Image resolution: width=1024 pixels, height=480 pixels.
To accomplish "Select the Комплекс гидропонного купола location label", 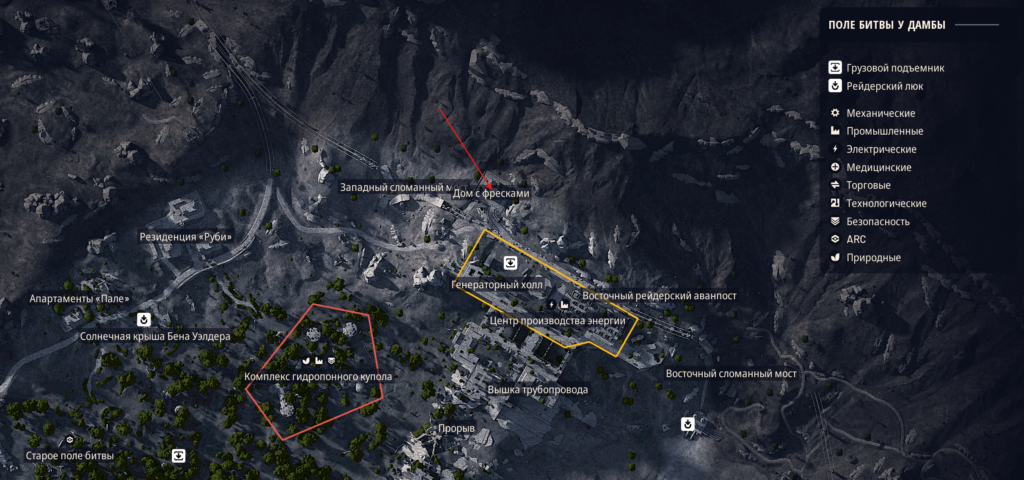I will pyautogui.click(x=318, y=377).
